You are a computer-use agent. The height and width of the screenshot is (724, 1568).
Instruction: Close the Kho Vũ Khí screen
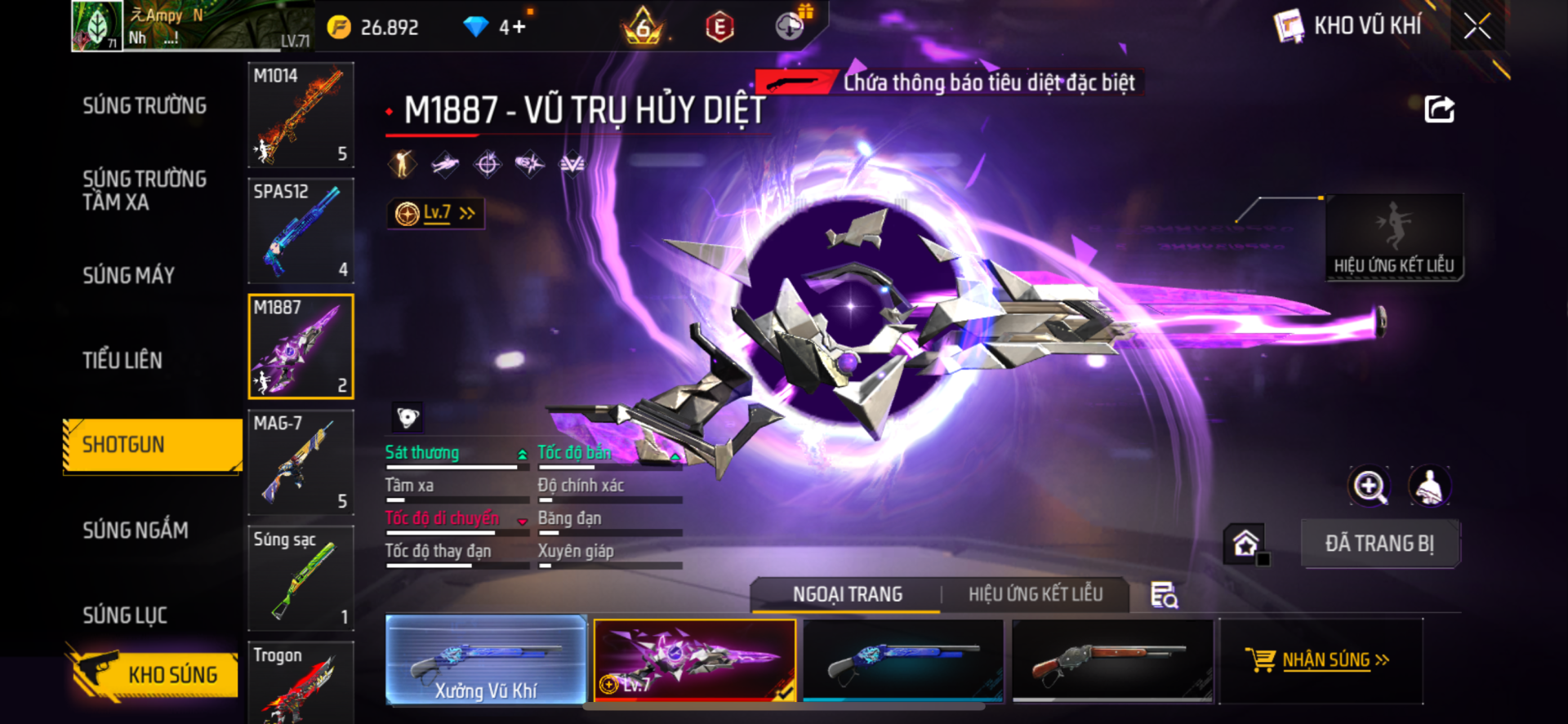tap(1477, 26)
